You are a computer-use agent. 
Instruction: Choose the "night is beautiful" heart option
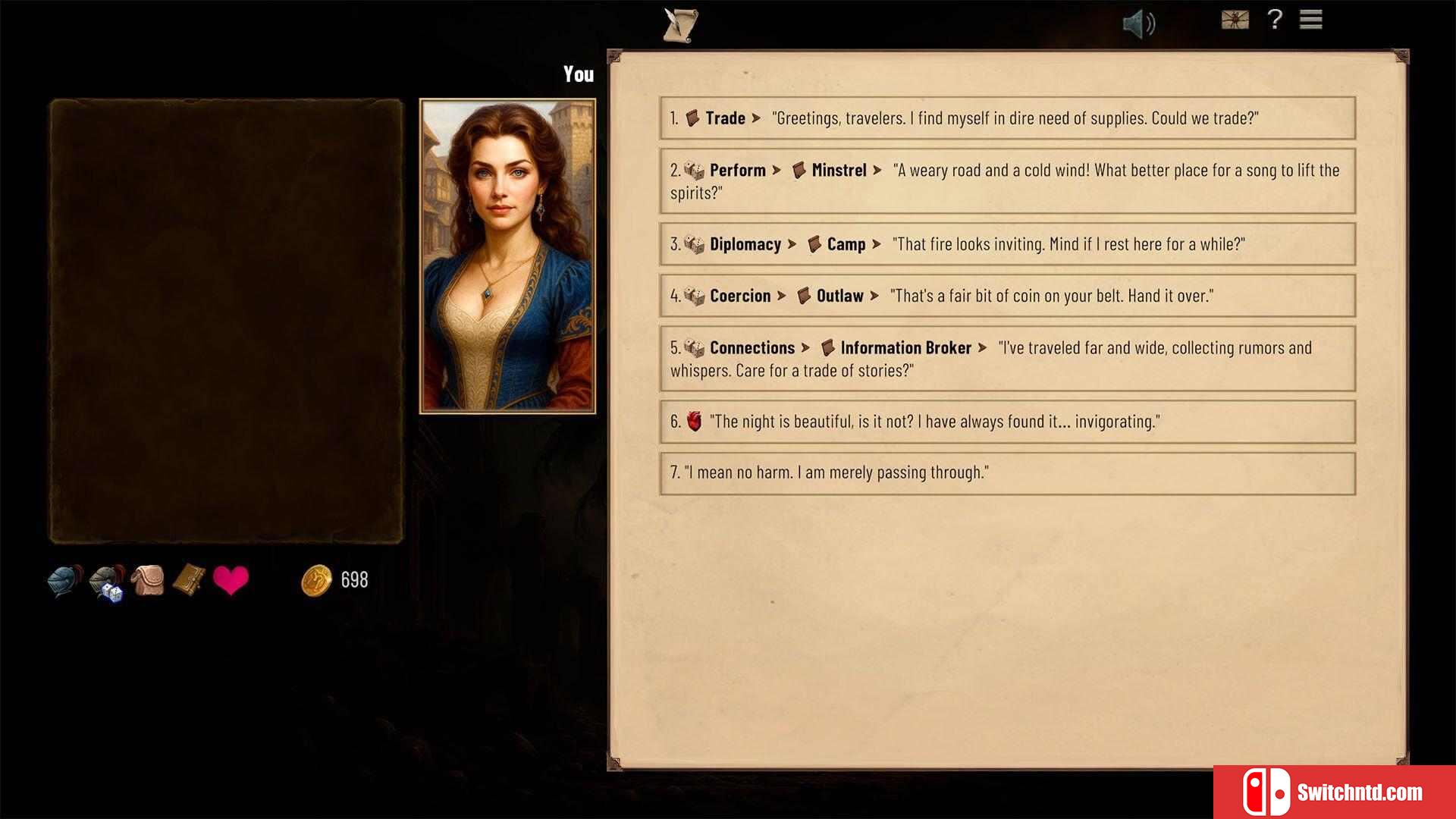1007,422
